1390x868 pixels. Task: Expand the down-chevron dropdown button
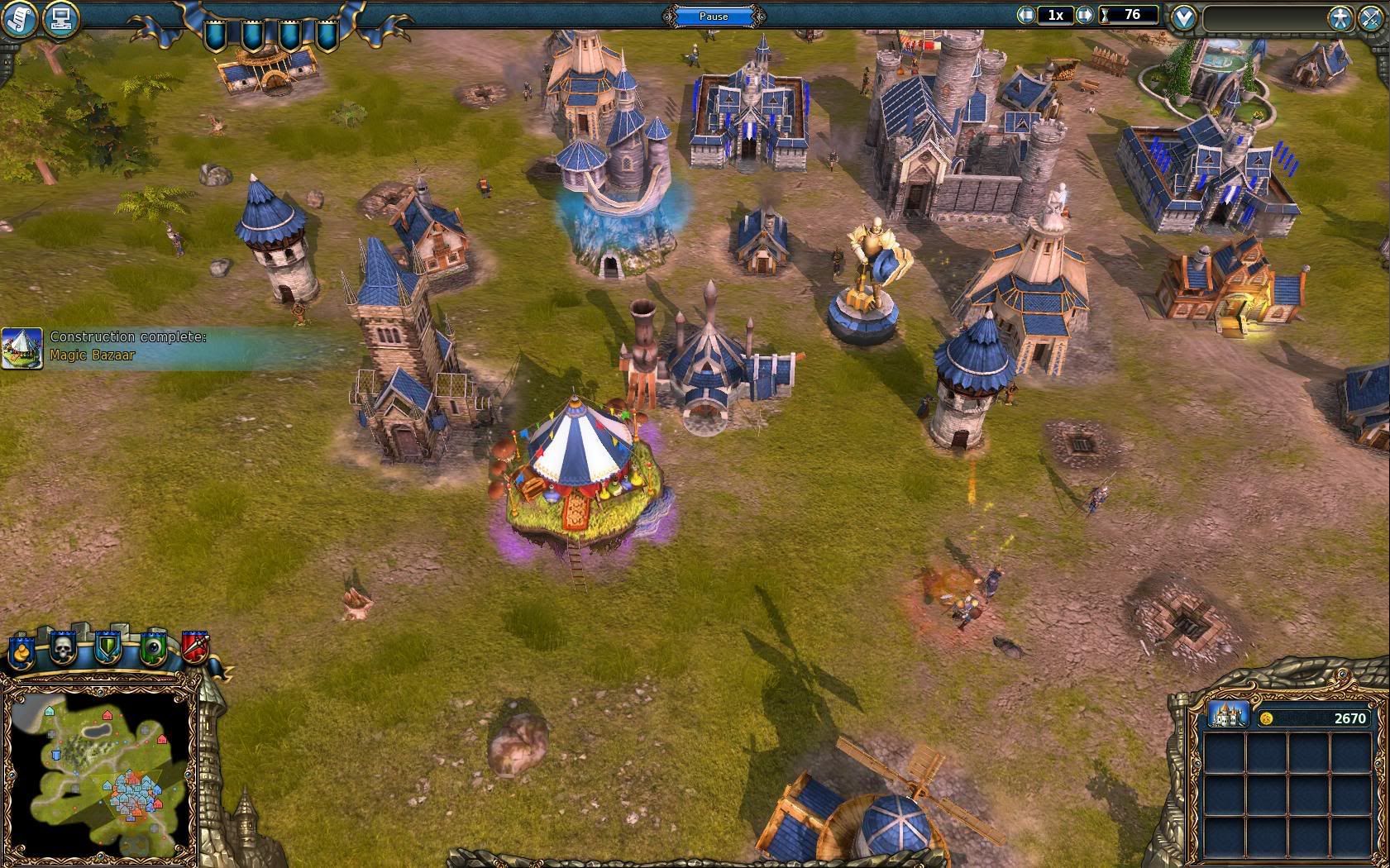click(x=1183, y=17)
